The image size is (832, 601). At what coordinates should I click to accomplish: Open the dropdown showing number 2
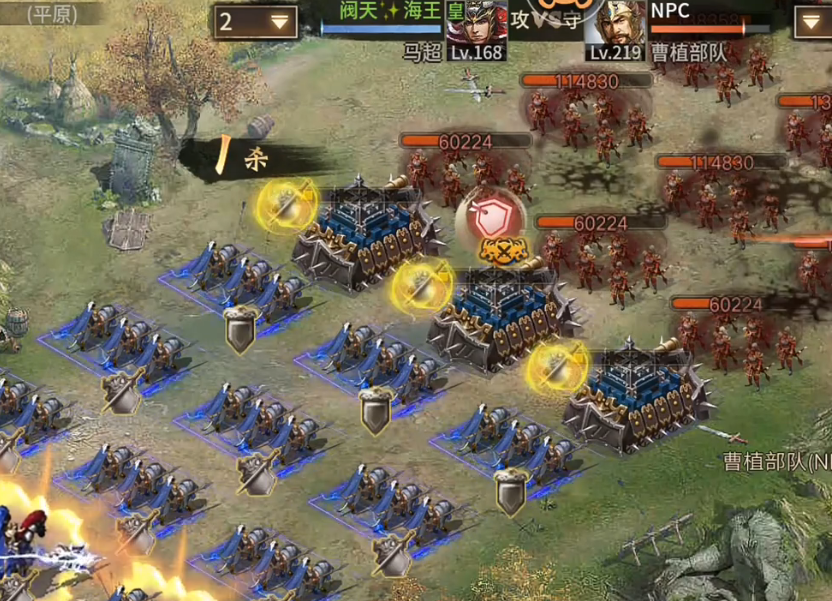coord(256,21)
